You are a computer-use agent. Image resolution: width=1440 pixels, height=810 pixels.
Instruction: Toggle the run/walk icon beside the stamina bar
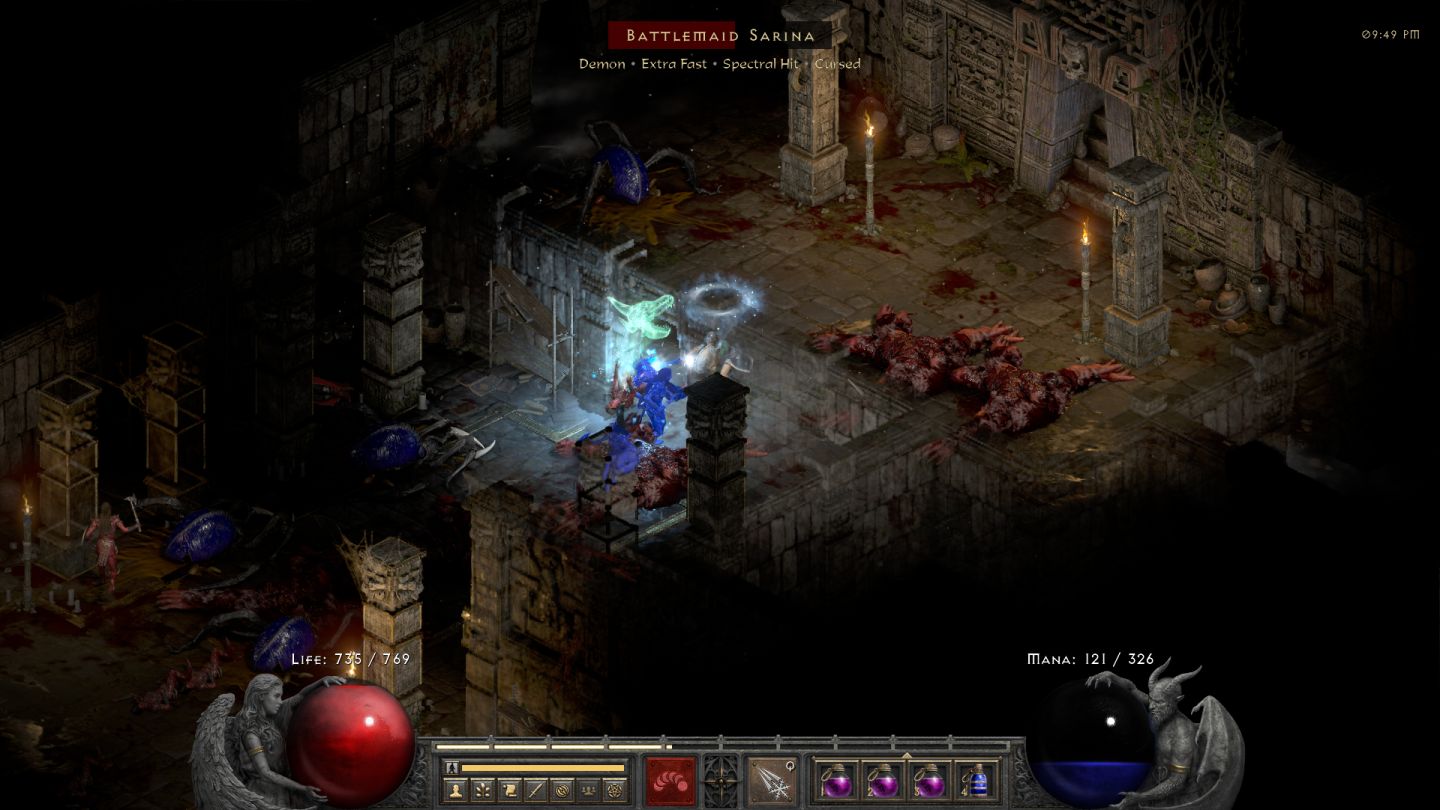450,768
